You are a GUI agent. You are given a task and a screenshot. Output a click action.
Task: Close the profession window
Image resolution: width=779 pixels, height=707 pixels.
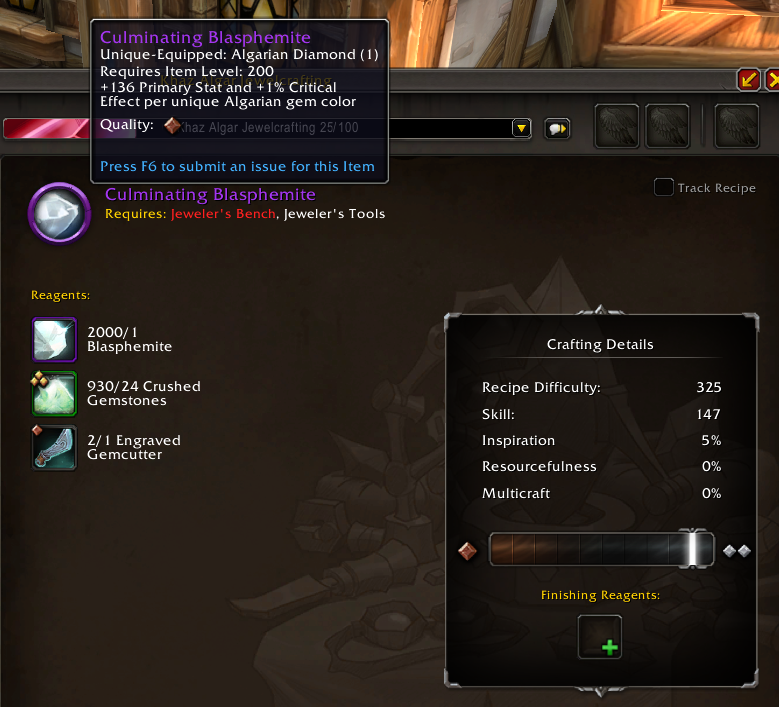(x=773, y=79)
